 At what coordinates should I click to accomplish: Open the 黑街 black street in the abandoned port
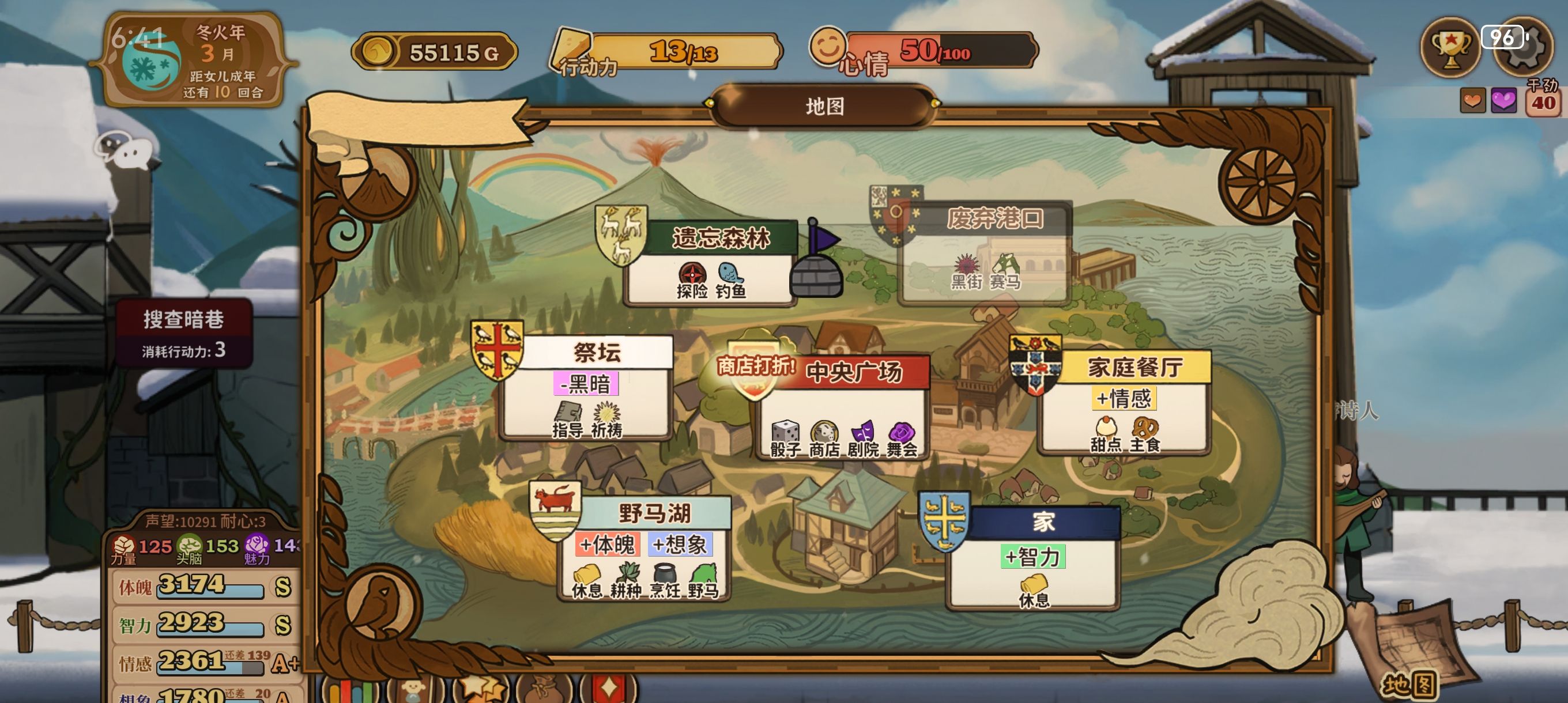pyautogui.click(x=966, y=271)
